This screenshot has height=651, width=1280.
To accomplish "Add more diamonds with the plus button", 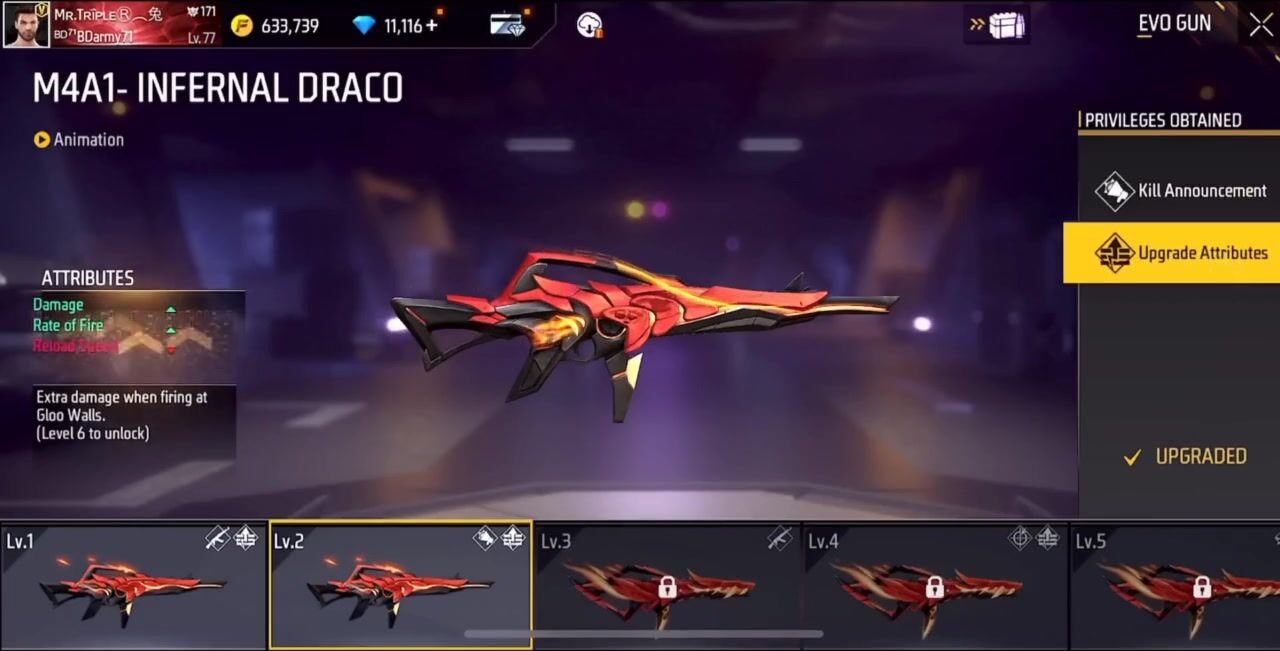I will [x=432, y=25].
